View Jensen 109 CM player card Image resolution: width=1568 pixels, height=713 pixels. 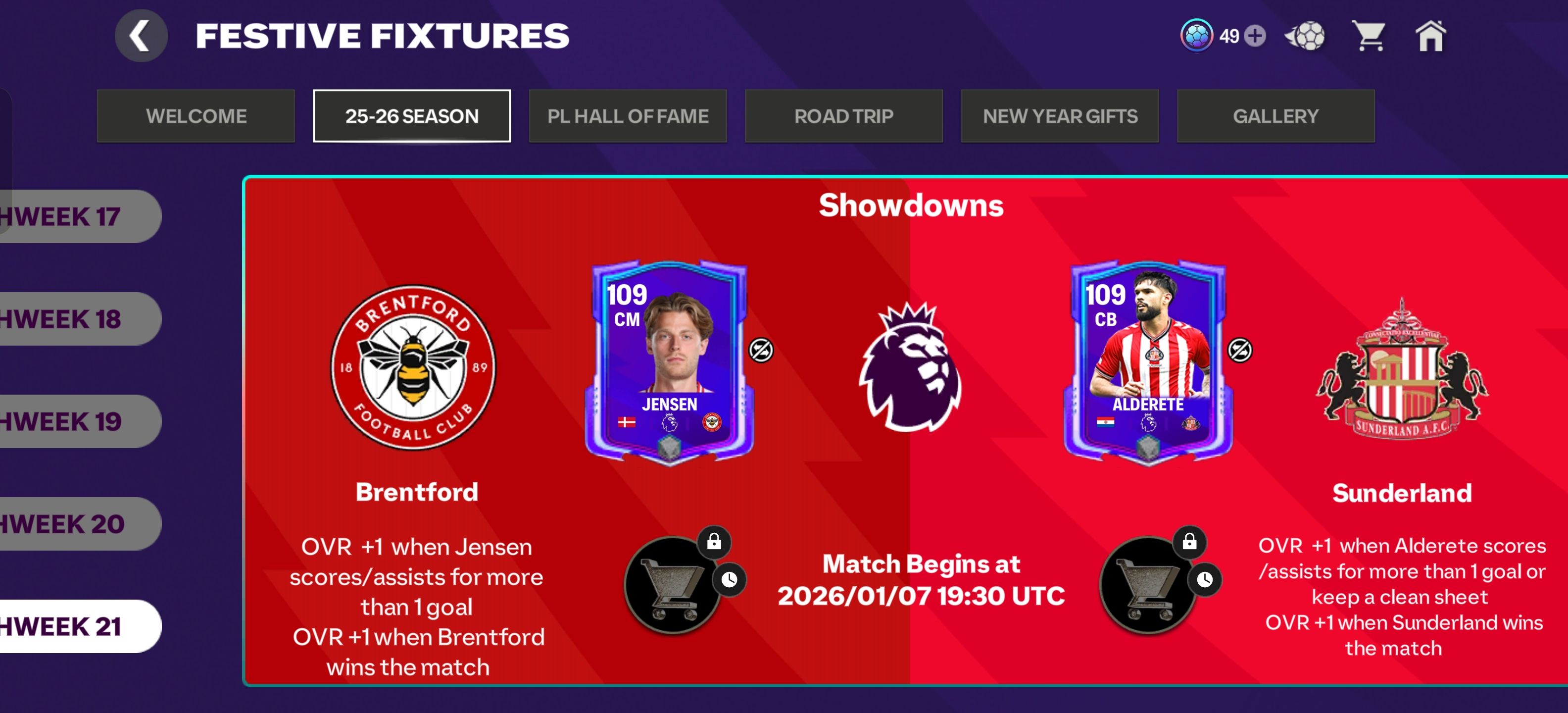[668, 362]
